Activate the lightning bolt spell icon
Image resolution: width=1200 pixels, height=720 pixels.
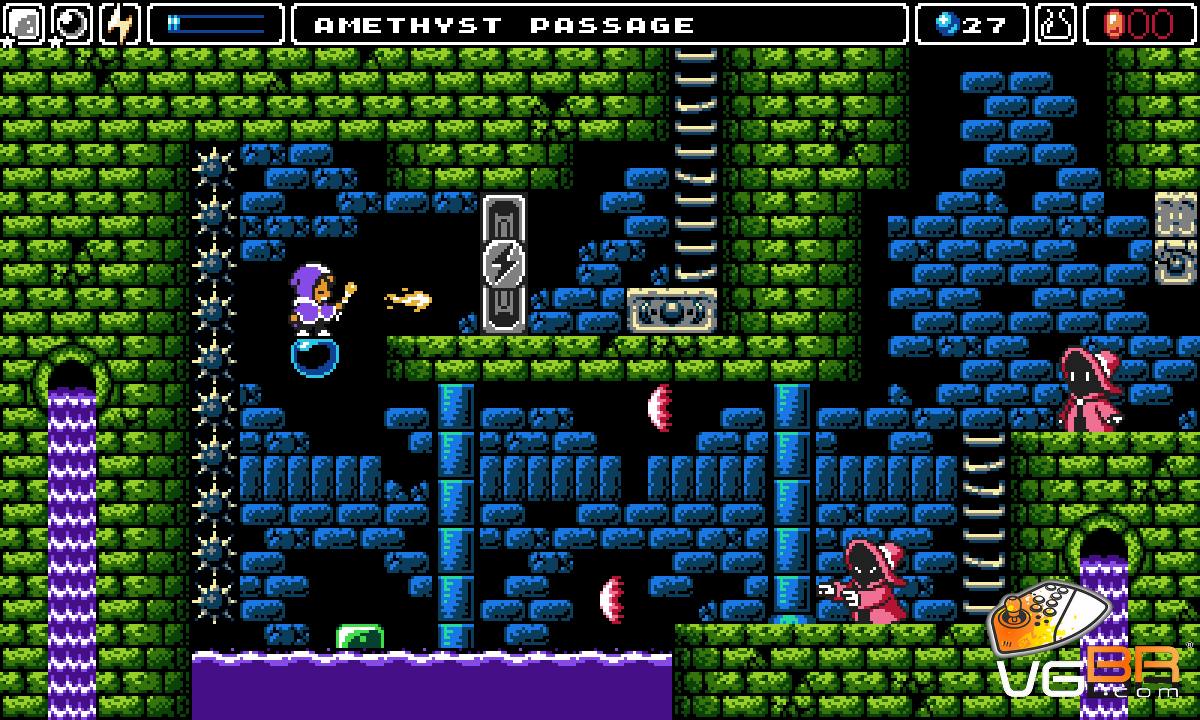point(121,24)
